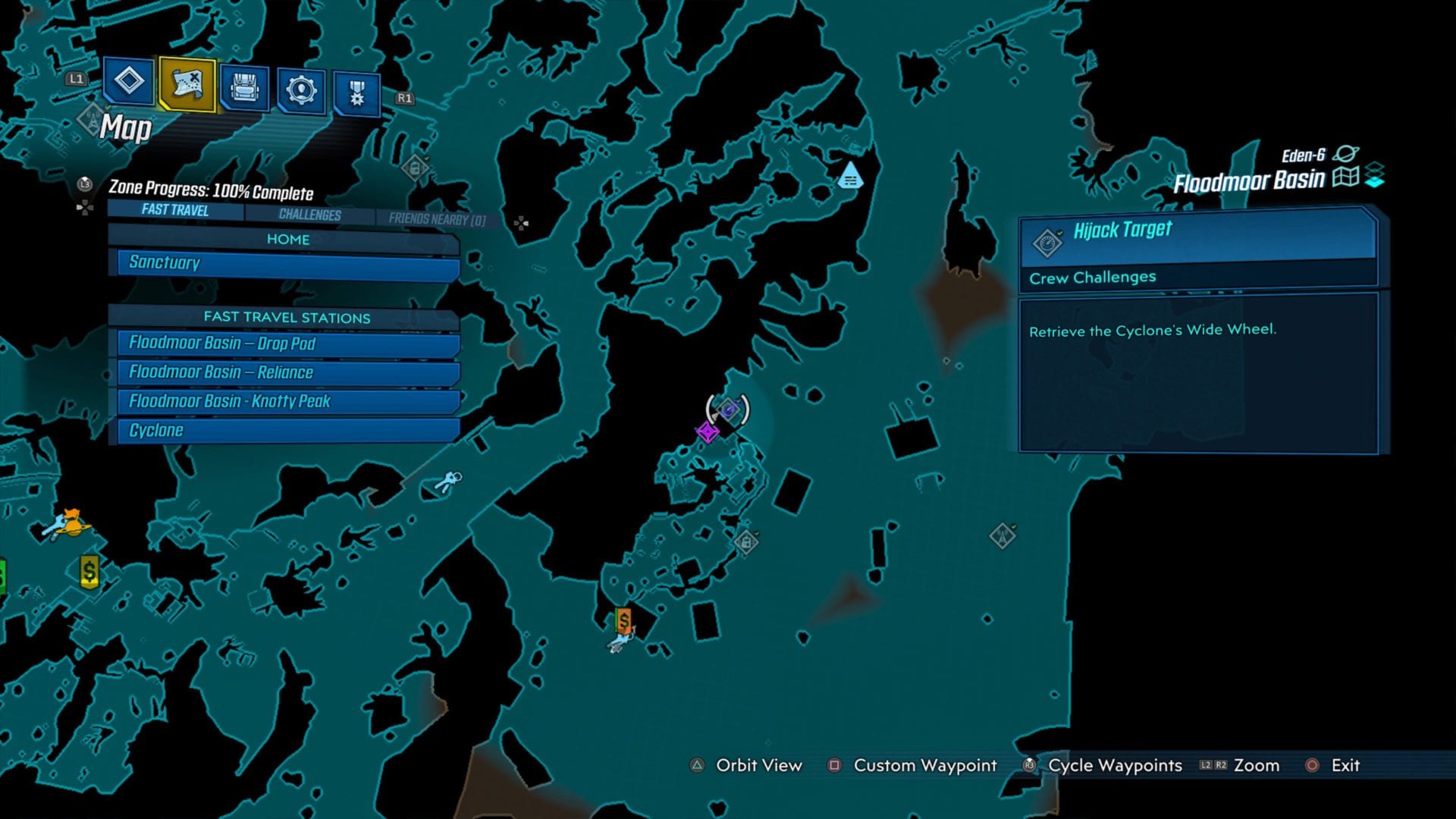Click the radio tower crew challenge marker
The height and width of the screenshot is (819, 1456).
coord(1001,535)
